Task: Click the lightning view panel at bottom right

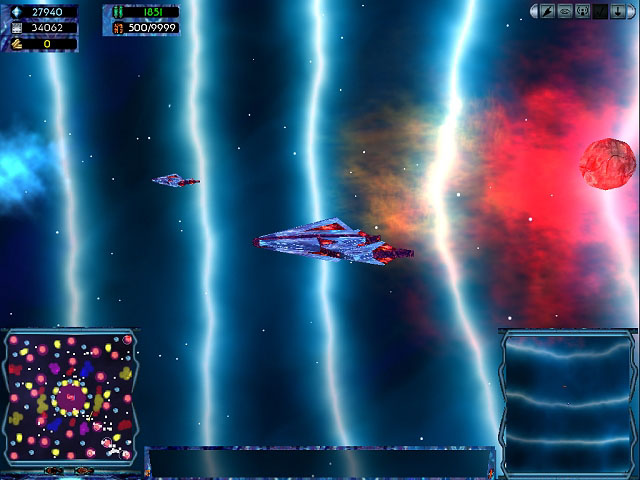Action: tap(567, 402)
